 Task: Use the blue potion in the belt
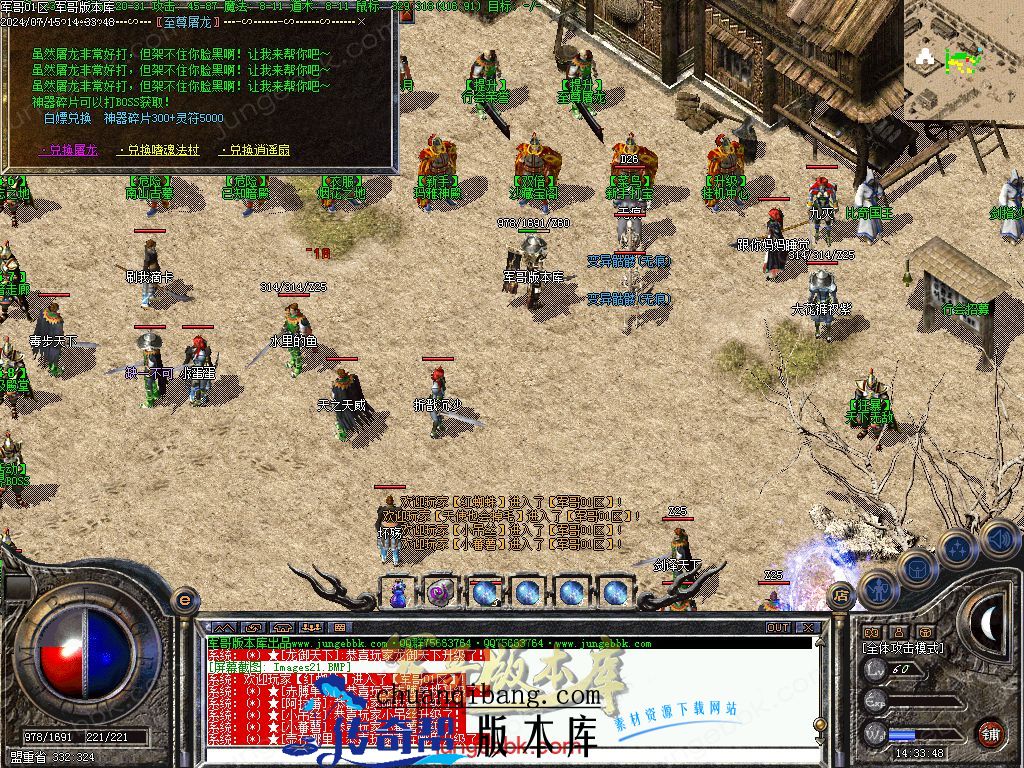[398, 592]
